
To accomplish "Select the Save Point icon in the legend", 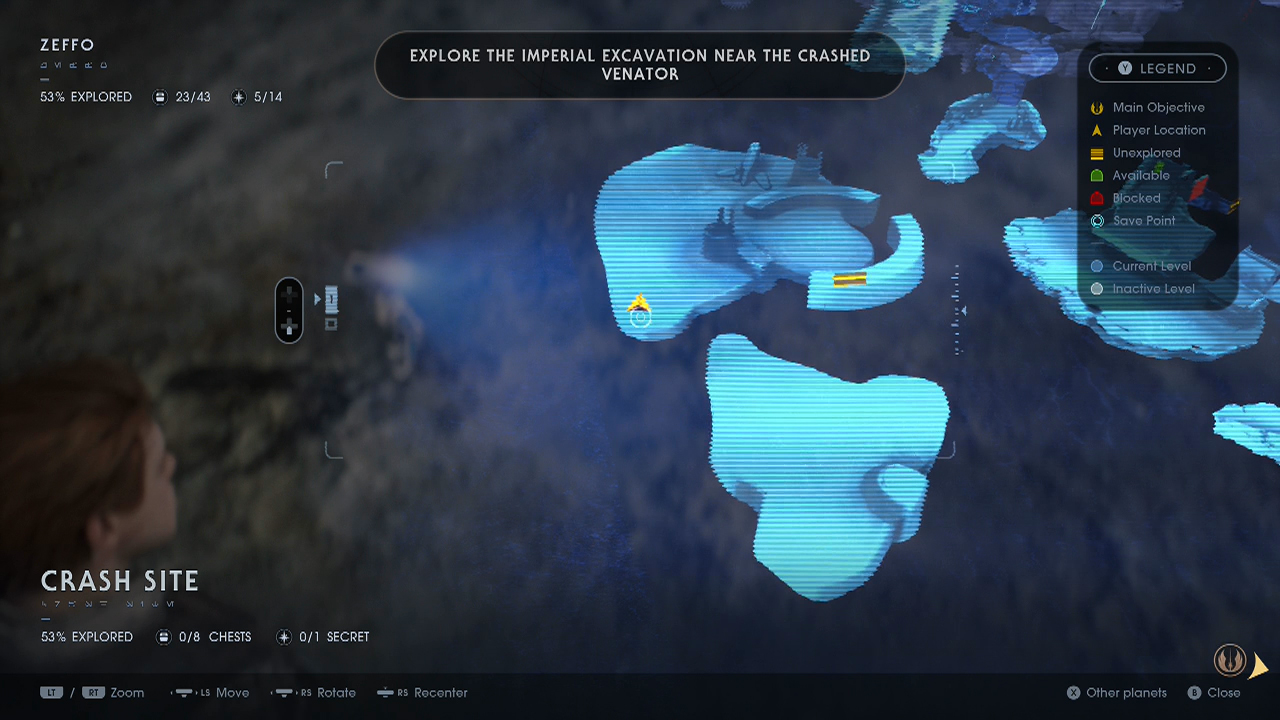I will click(x=1097, y=221).
